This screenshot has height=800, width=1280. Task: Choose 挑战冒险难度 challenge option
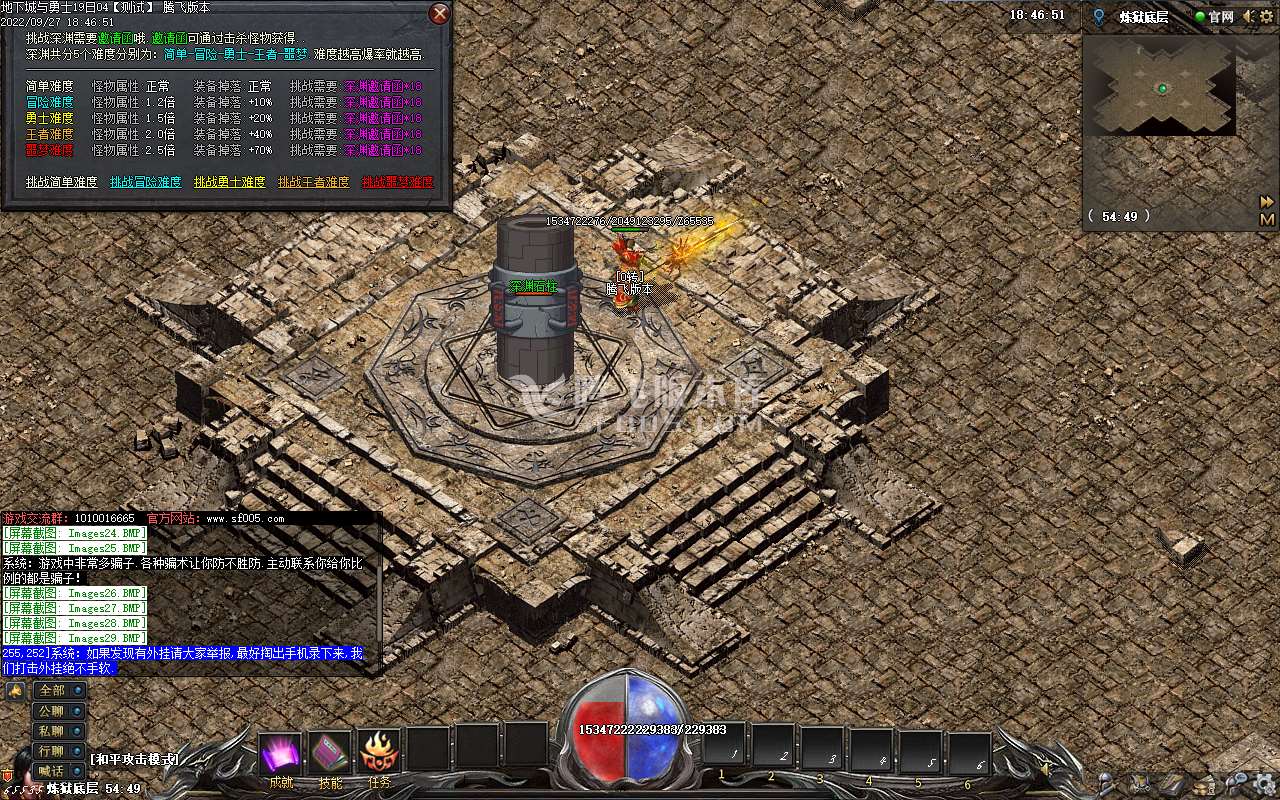(x=146, y=182)
